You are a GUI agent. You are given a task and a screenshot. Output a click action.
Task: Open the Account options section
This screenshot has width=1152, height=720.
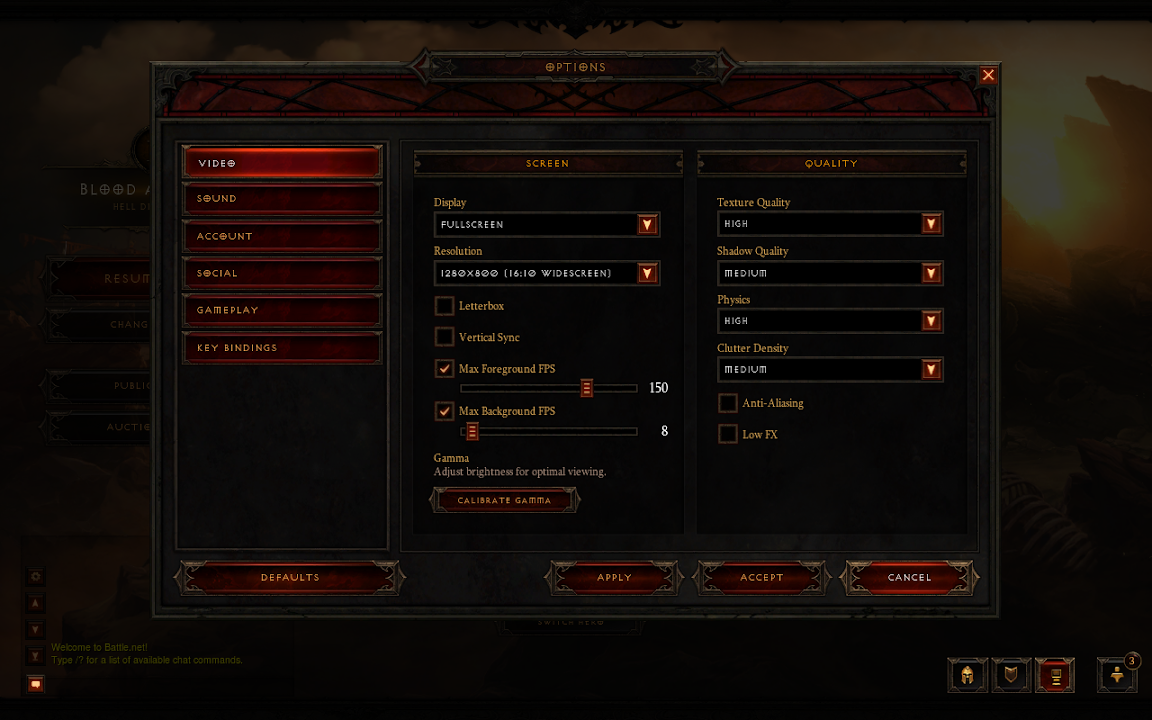pyautogui.click(x=281, y=236)
